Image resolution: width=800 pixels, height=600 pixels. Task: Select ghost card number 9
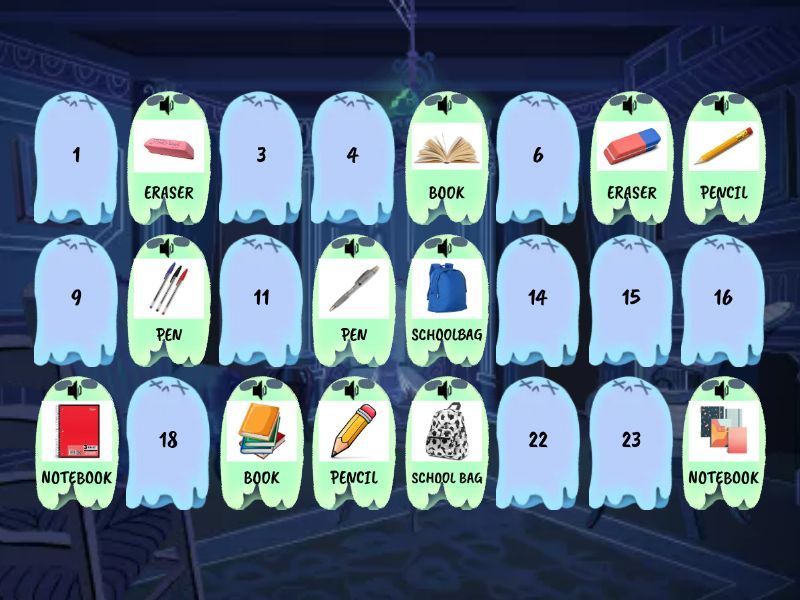77,298
